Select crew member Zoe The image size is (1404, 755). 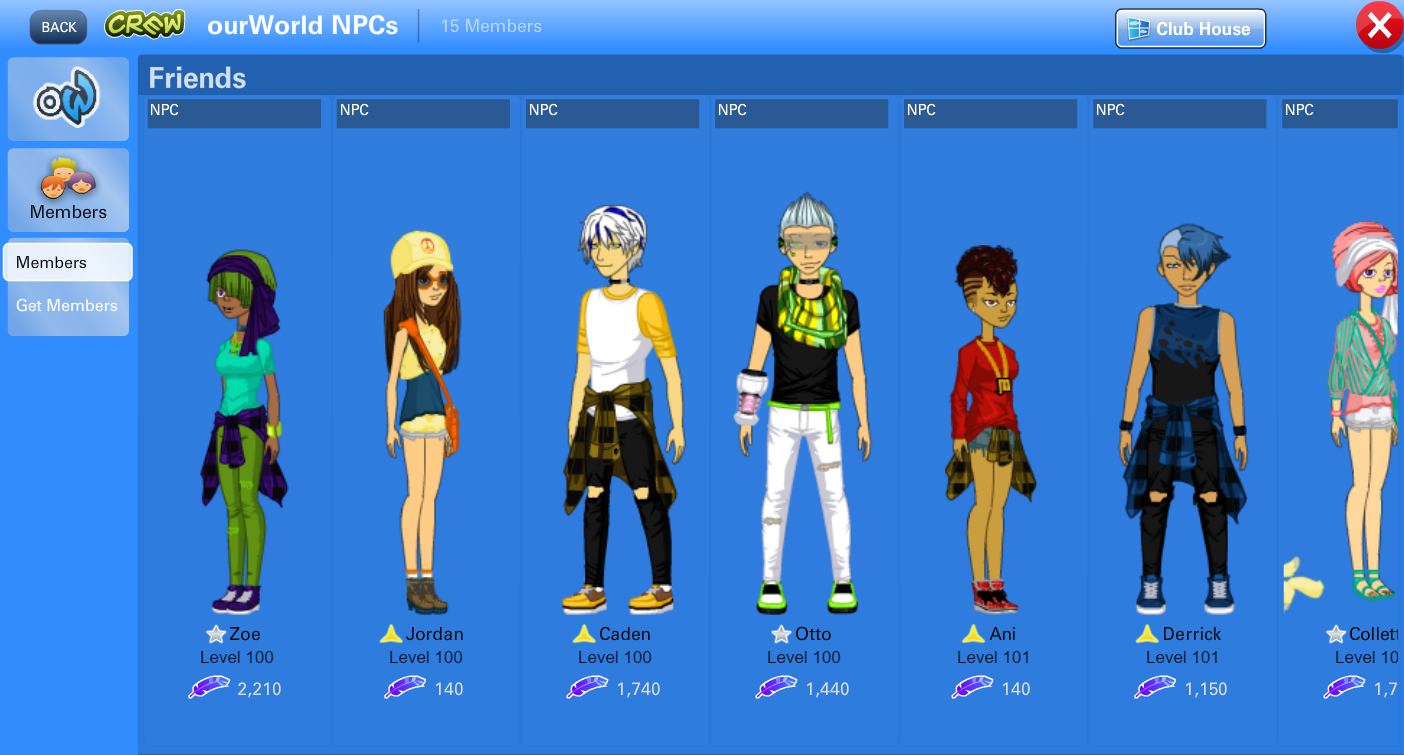(x=235, y=420)
